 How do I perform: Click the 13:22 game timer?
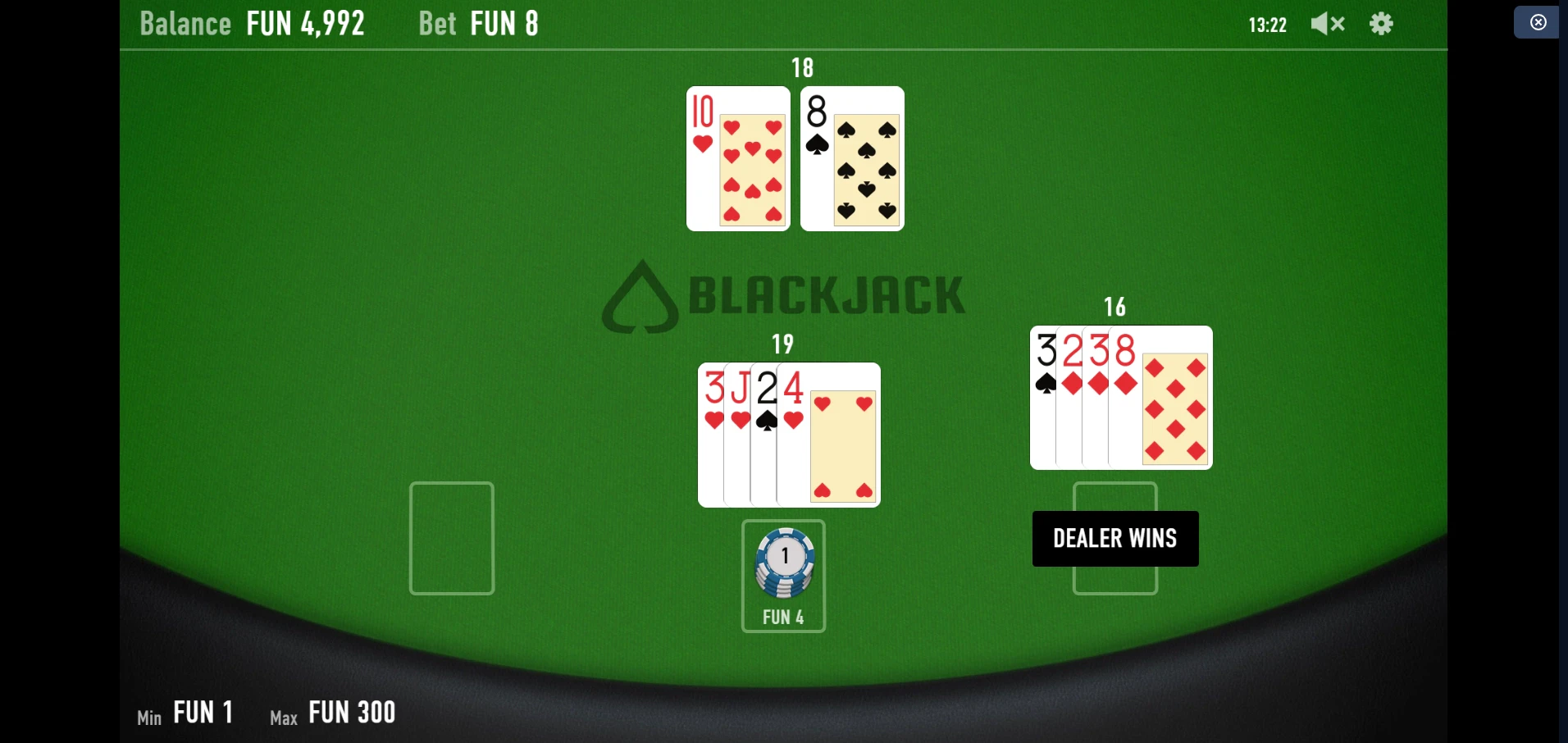pos(1268,24)
